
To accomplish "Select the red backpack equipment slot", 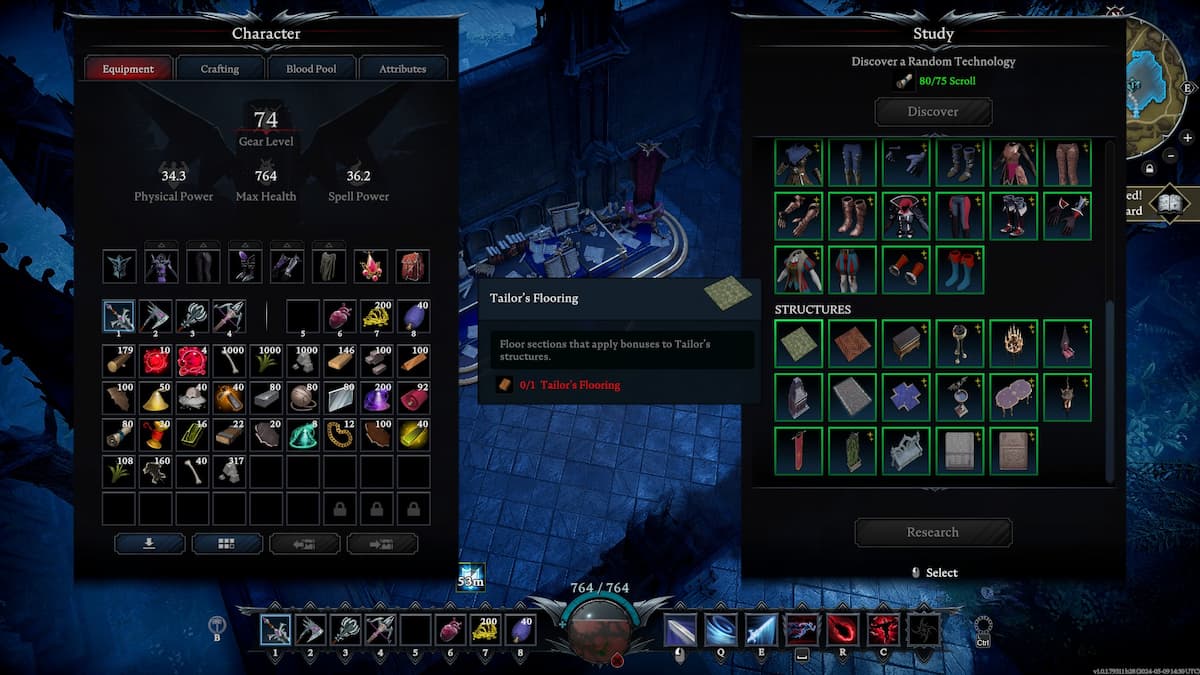I will point(412,267).
